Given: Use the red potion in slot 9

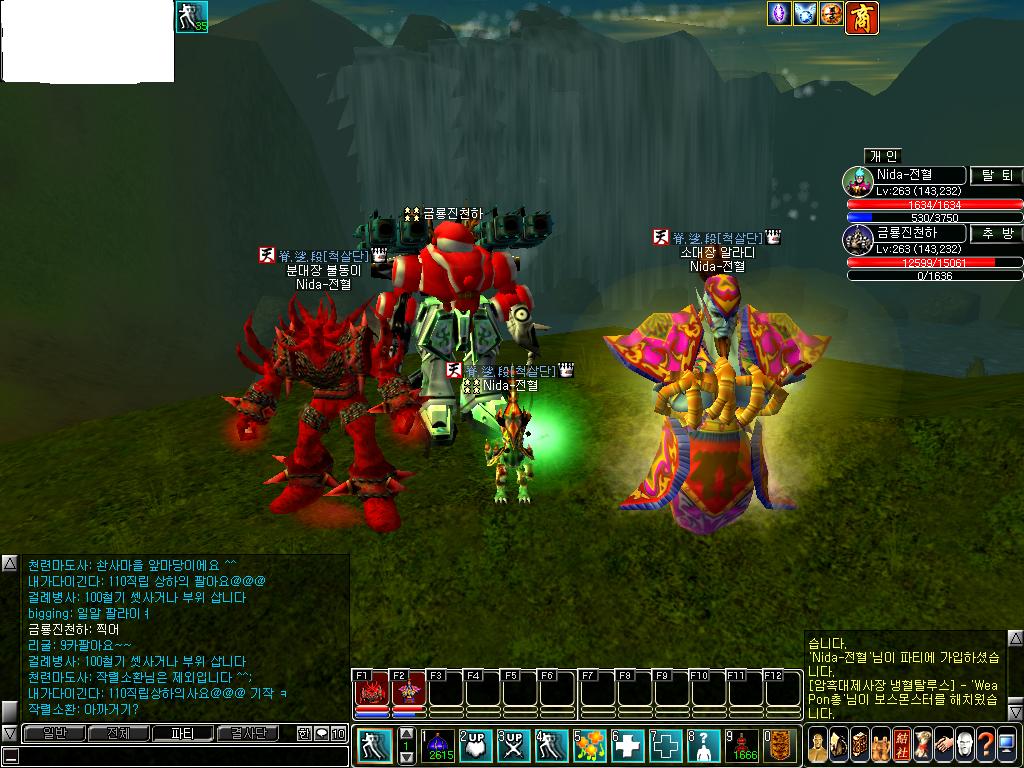Looking at the screenshot, I should point(742,745).
